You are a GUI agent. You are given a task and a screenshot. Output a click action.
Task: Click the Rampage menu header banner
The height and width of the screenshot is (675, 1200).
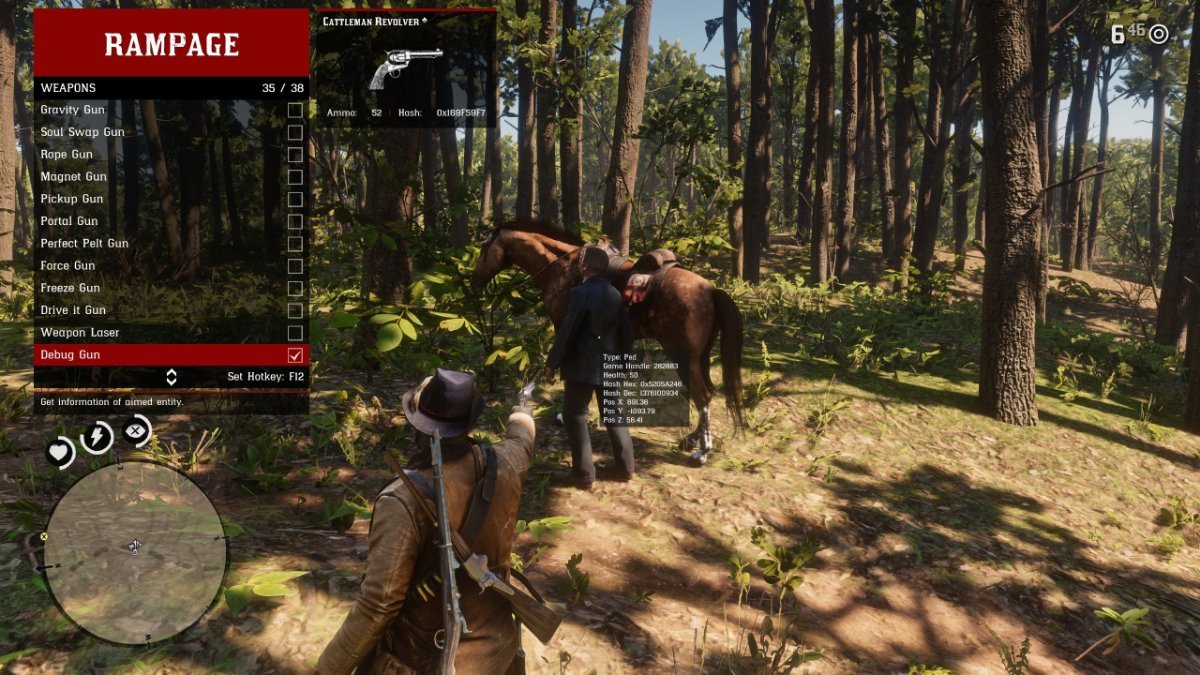click(172, 44)
